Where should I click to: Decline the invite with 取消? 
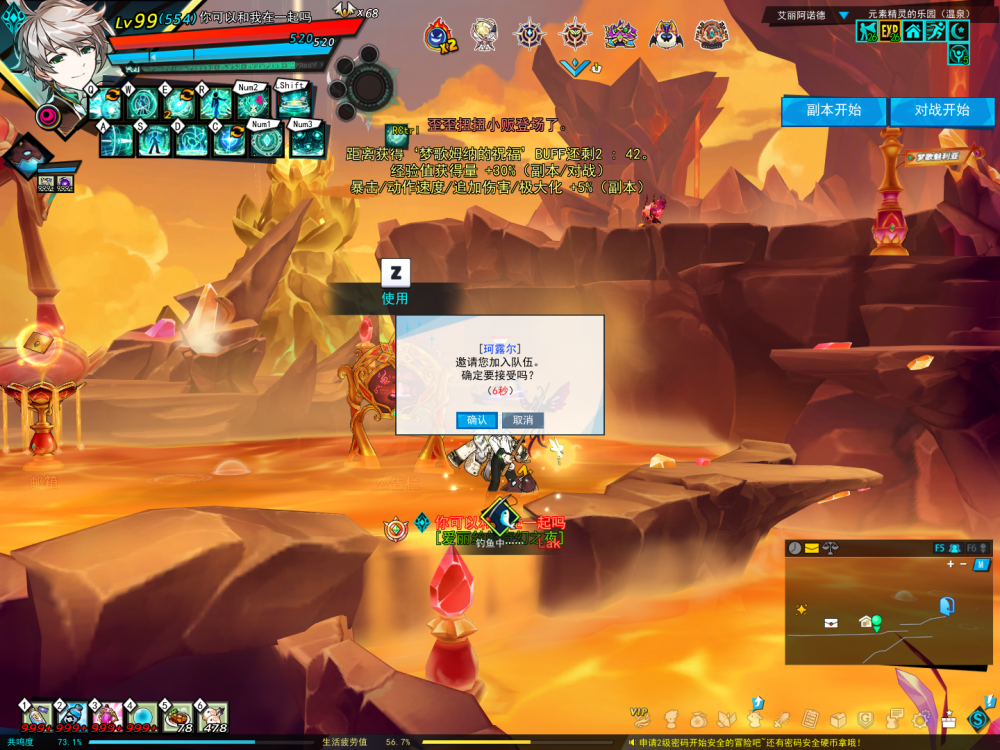(x=522, y=420)
